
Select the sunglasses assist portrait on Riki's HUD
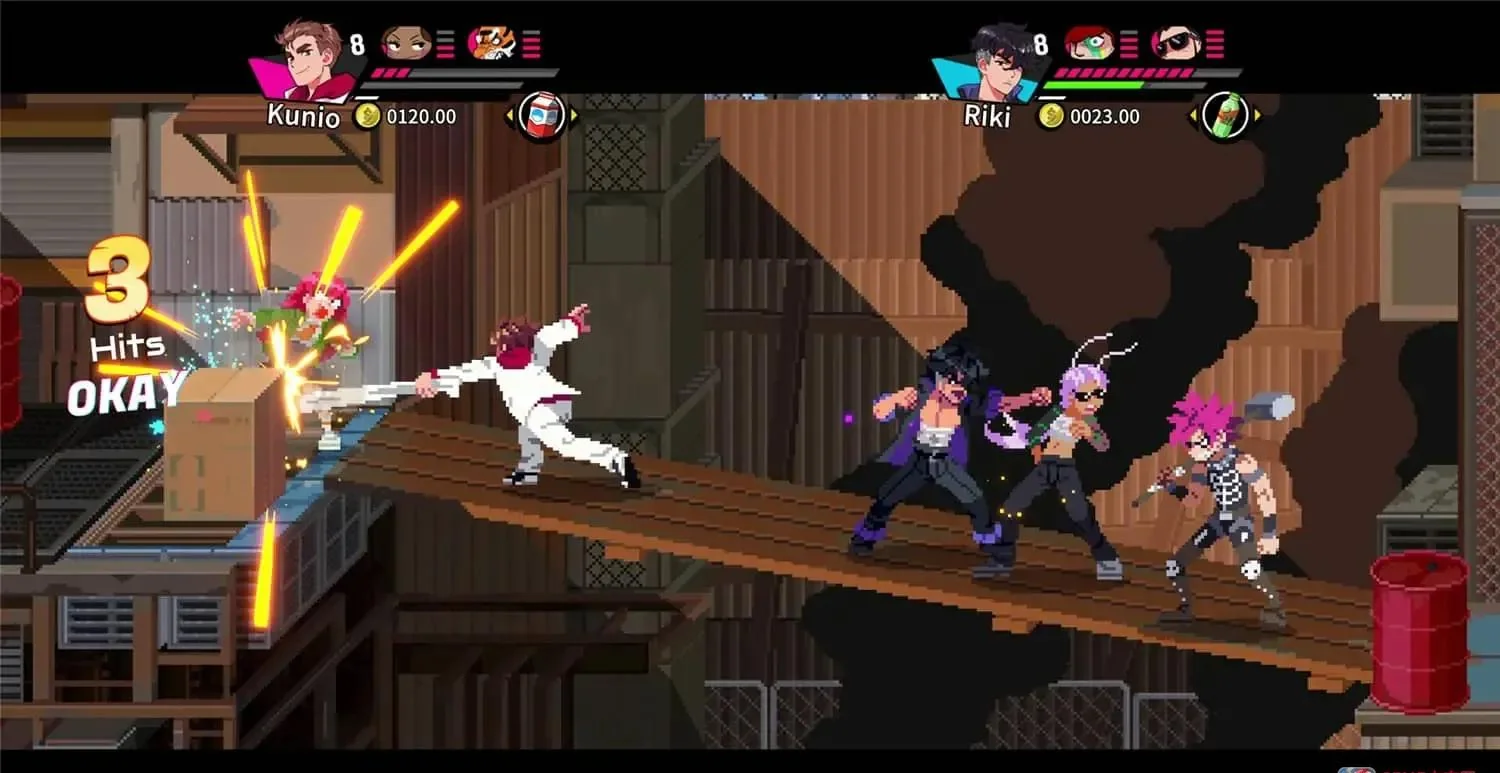click(1175, 45)
